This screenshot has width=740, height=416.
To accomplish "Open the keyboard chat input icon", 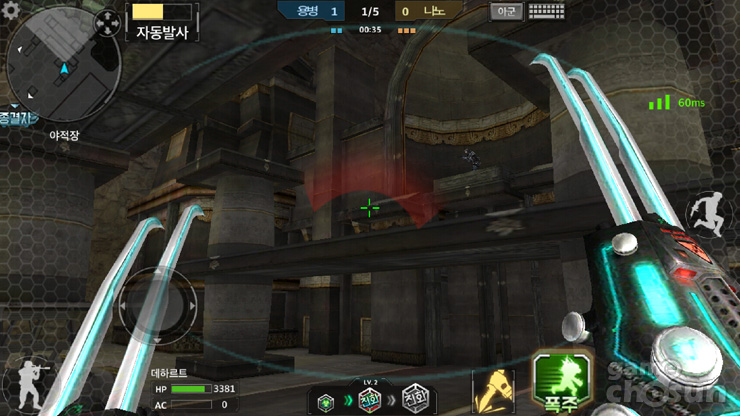I will coord(546,12).
